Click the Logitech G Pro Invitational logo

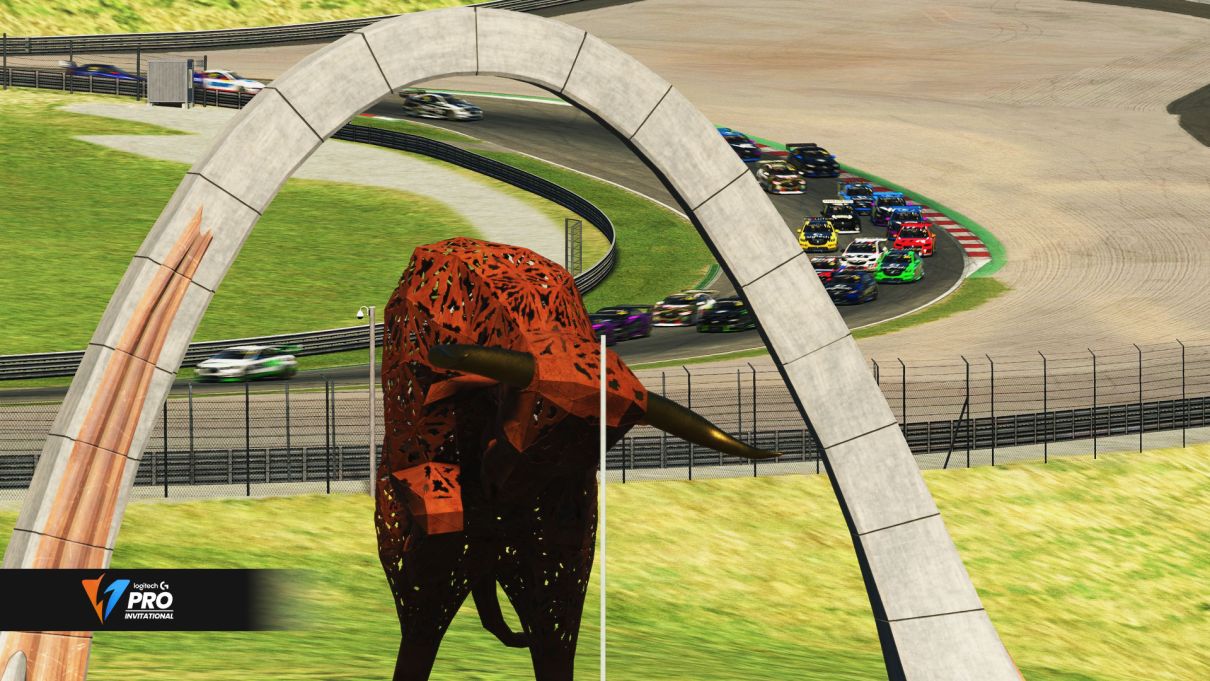point(128,599)
